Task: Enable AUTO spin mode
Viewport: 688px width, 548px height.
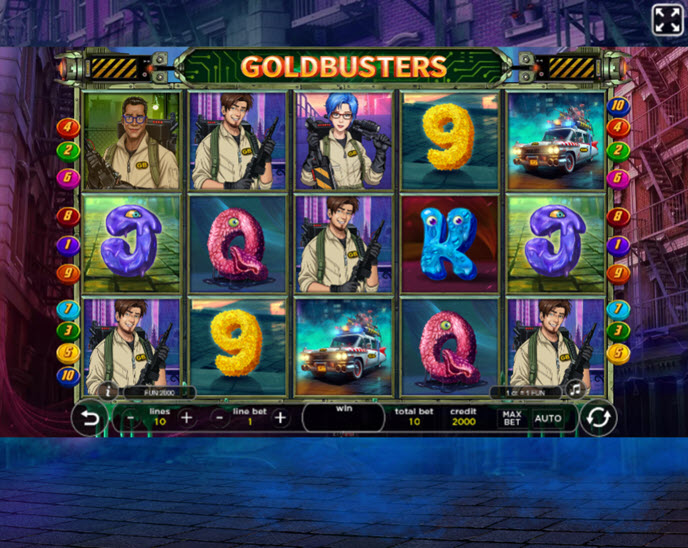Action: pos(547,418)
